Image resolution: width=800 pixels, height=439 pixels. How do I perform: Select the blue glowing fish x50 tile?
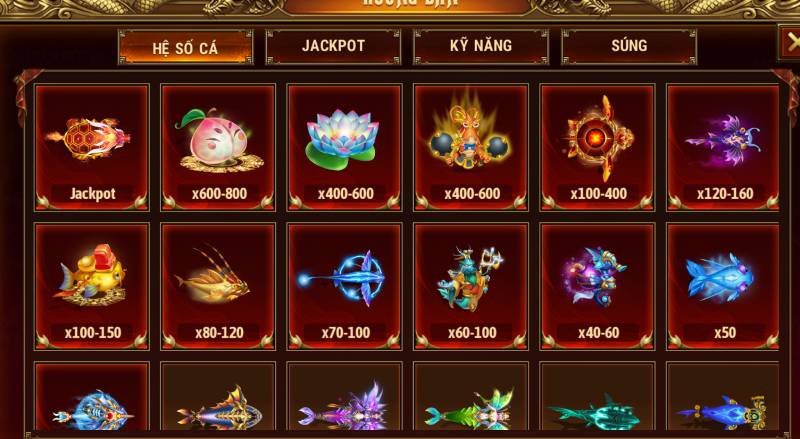pyautogui.click(x=724, y=286)
